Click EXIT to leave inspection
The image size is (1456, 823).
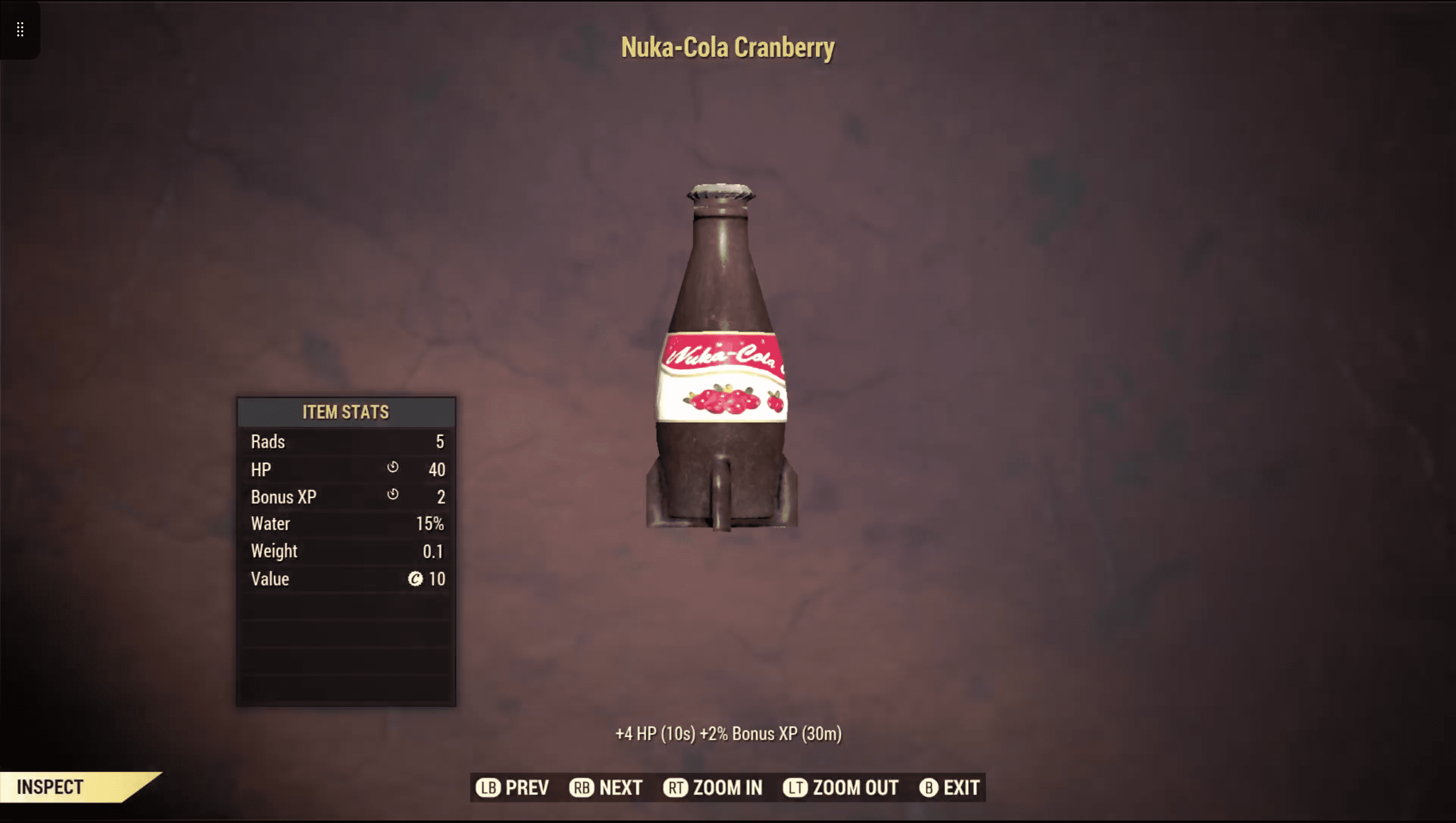(x=964, y=787)
